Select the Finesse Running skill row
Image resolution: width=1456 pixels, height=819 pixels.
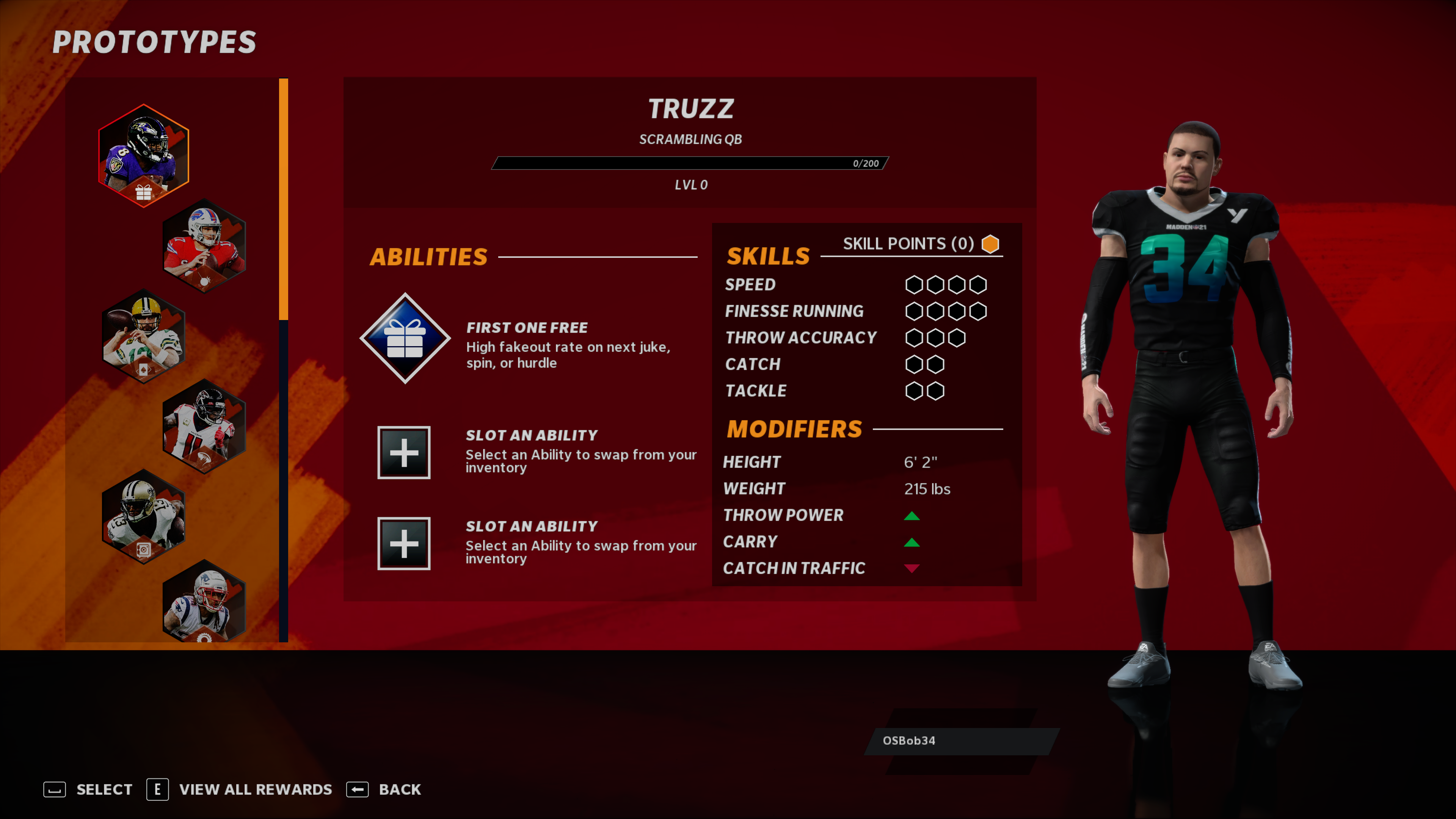click(x=794, y=311)
